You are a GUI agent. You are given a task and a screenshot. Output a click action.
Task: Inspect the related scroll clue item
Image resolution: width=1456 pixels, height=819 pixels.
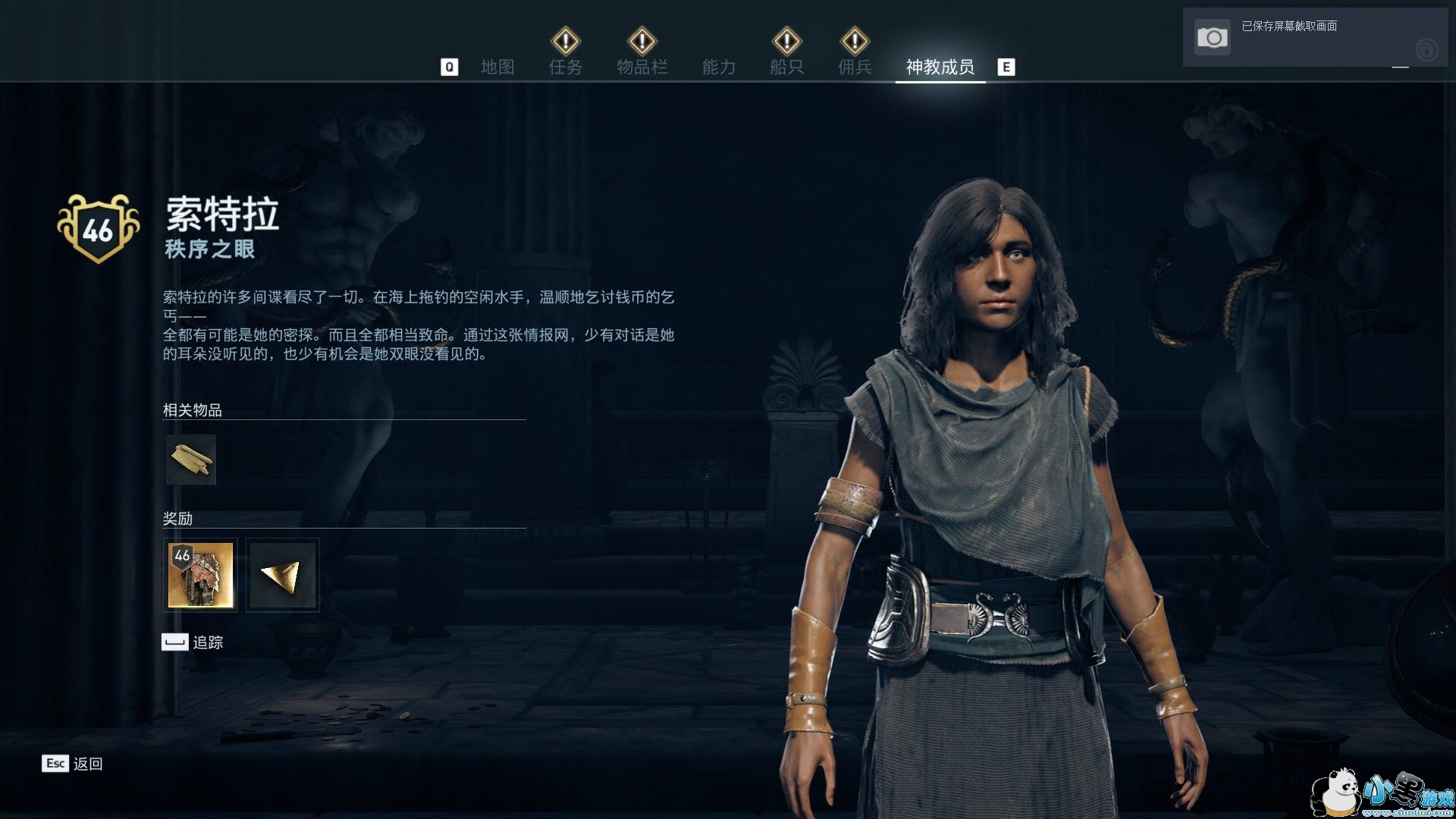click(191, 460)
